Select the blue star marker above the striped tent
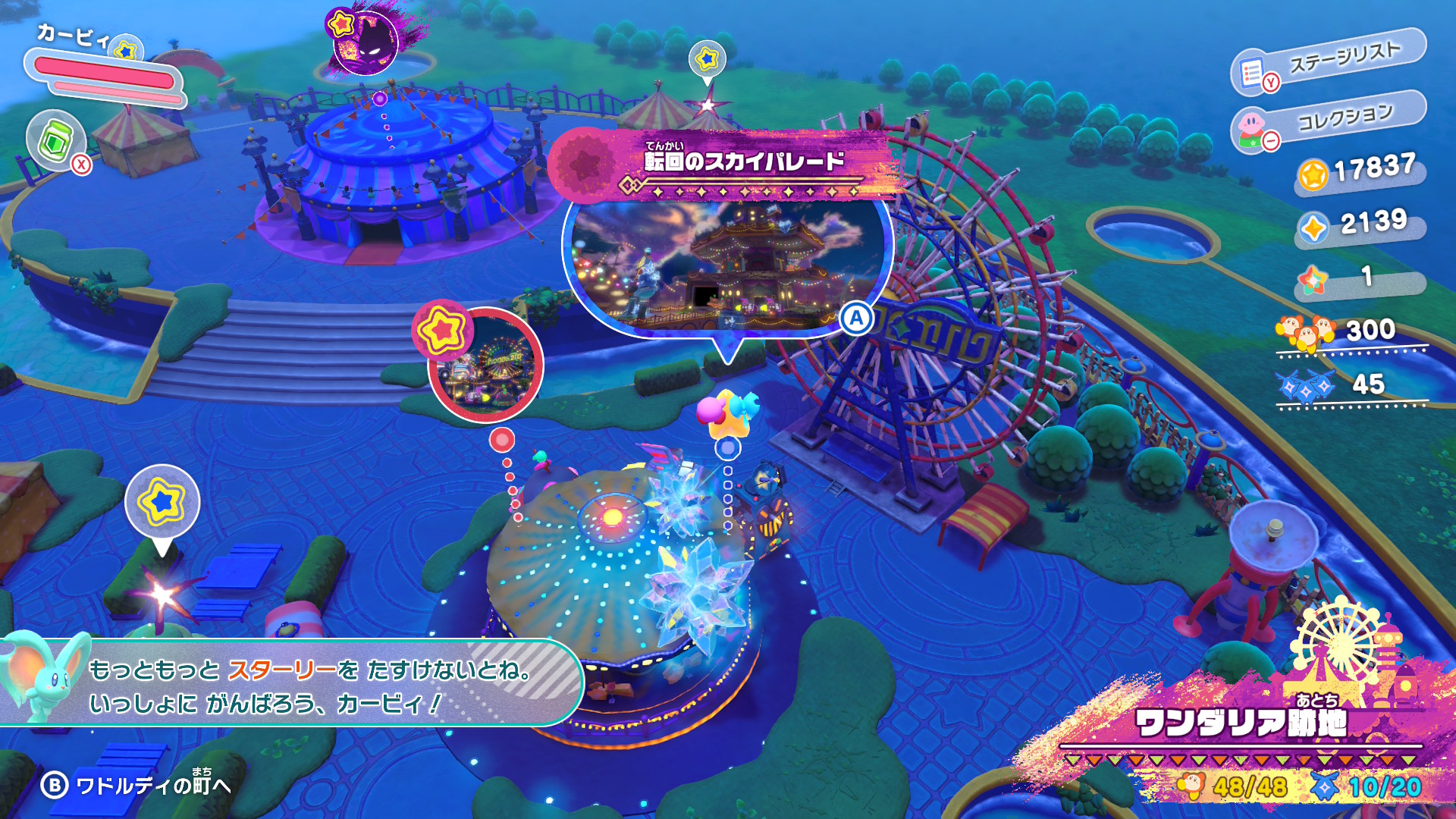The image size is (1456, 819). [707, 59]
